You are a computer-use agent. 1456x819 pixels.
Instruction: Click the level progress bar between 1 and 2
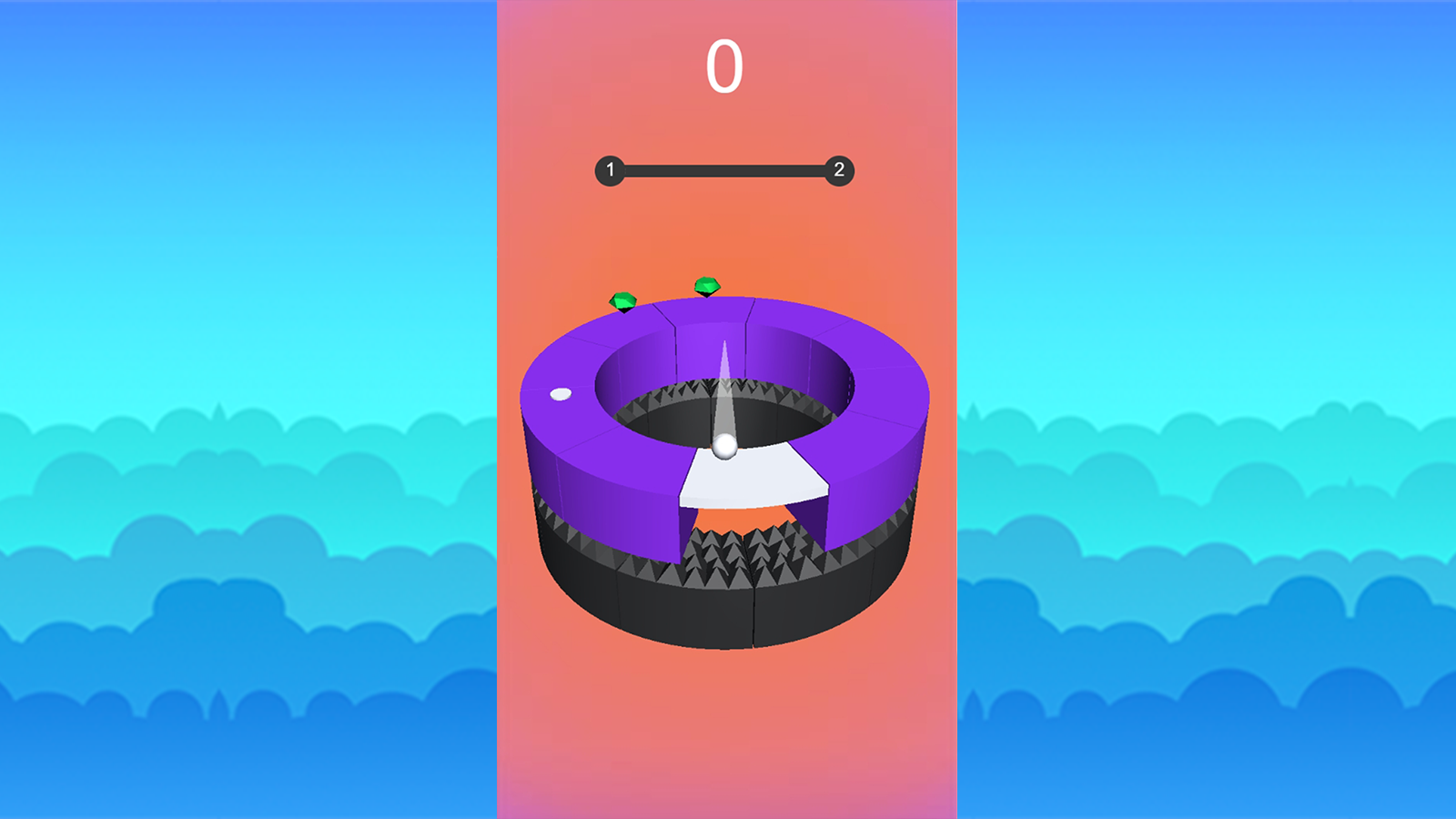pyautogui.click(x=725, y=168)
